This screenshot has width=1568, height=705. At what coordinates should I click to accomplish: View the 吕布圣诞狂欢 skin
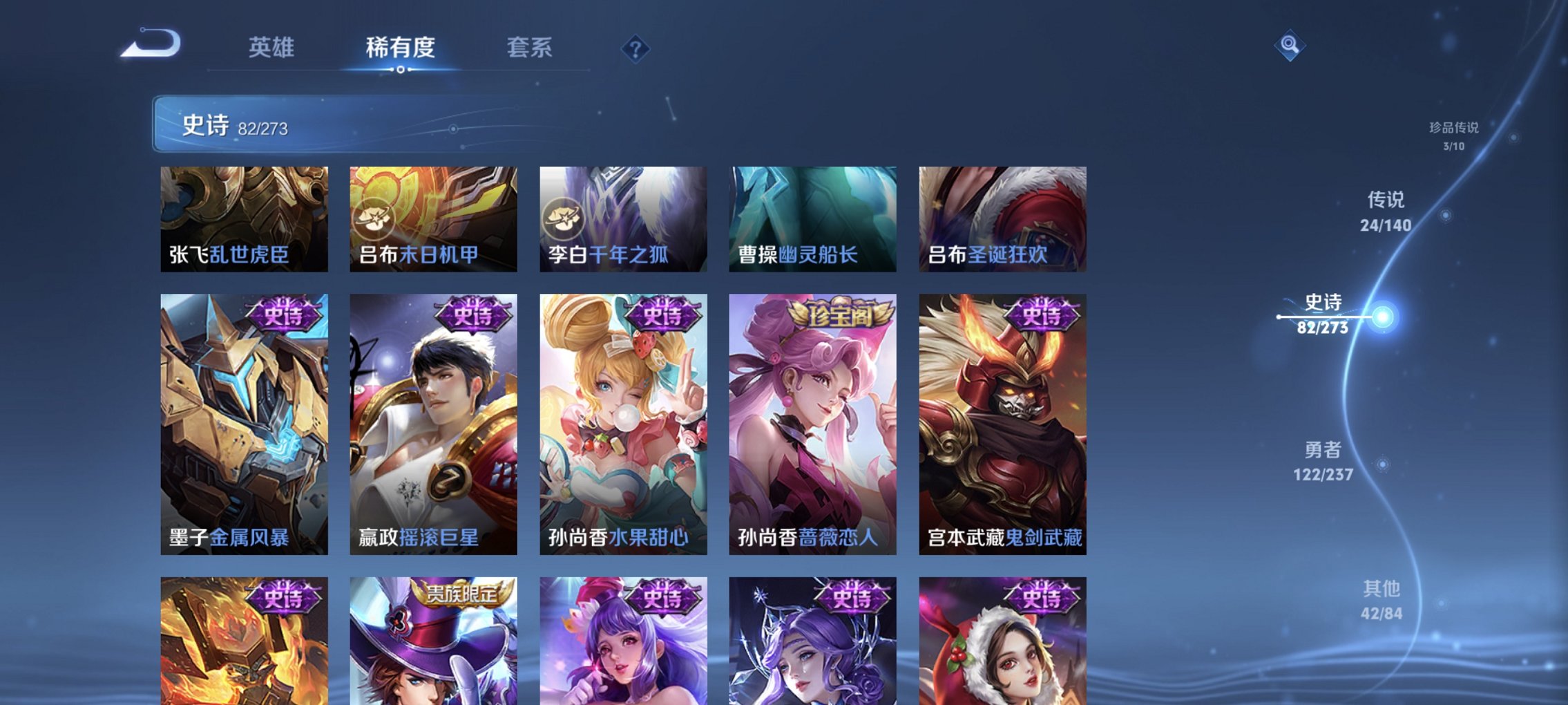pos(1002,221)
